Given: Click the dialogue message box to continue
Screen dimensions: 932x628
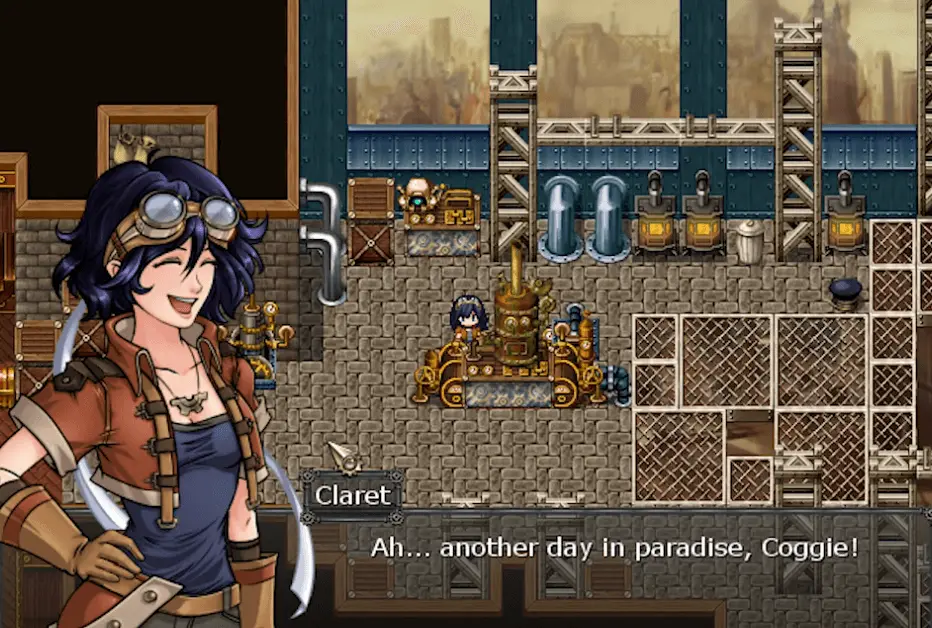Looking at the screenshot, I should point(614,560).
